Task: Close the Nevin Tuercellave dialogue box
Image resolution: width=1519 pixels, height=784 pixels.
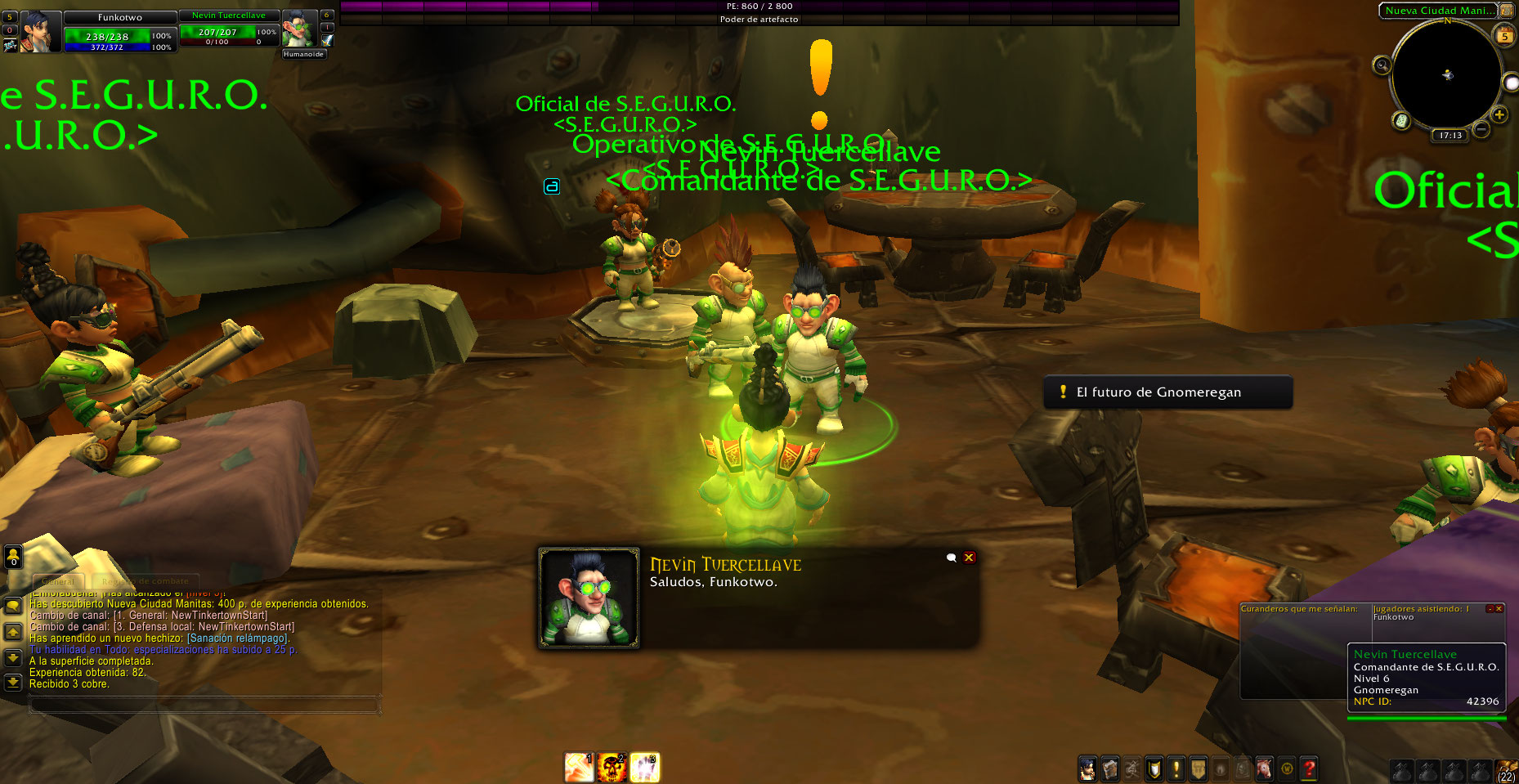Action: pyautogui.click(x=969, y=558)
